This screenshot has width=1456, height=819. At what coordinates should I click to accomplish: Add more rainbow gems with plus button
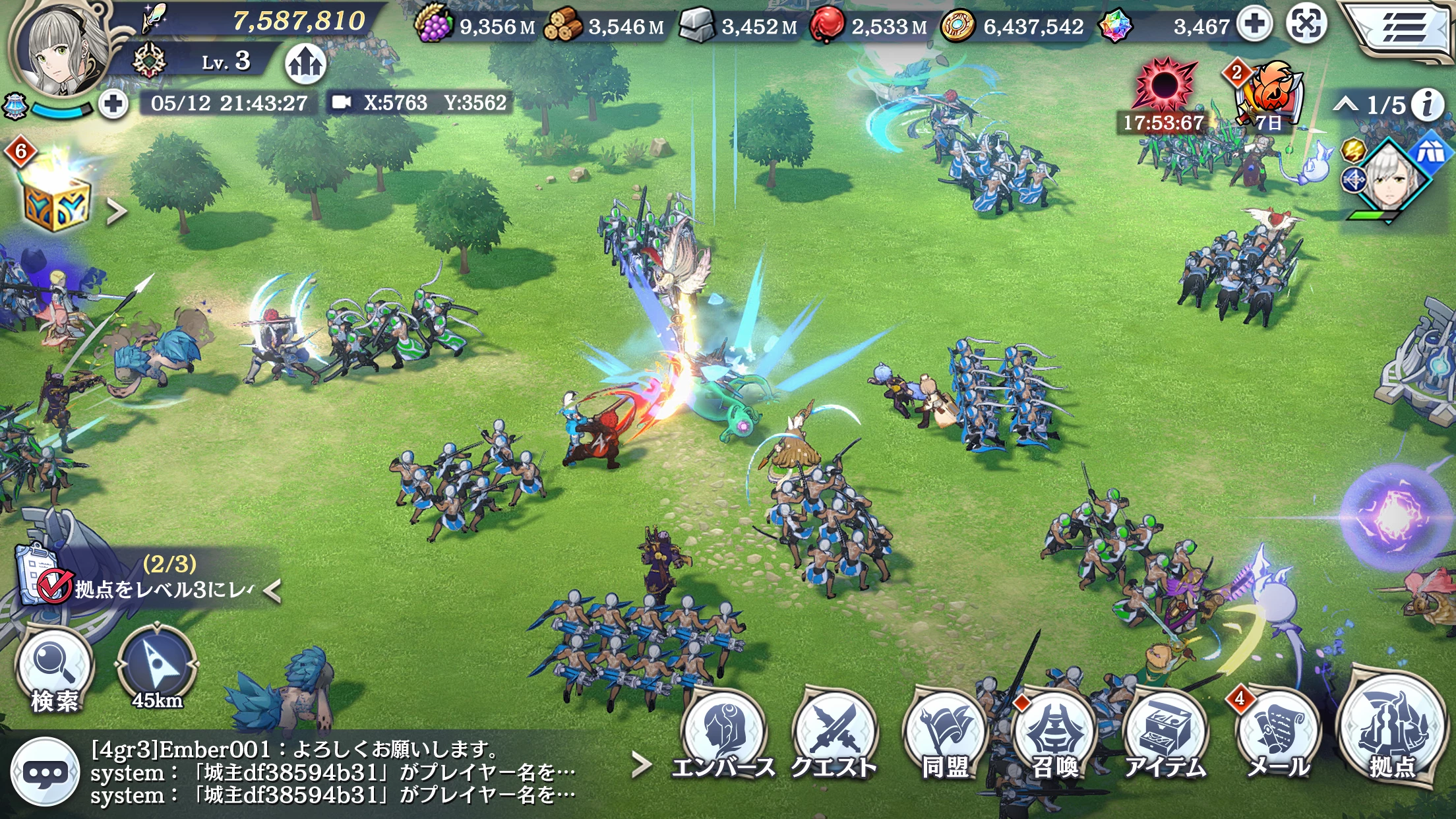click(x=1254, y=25)
